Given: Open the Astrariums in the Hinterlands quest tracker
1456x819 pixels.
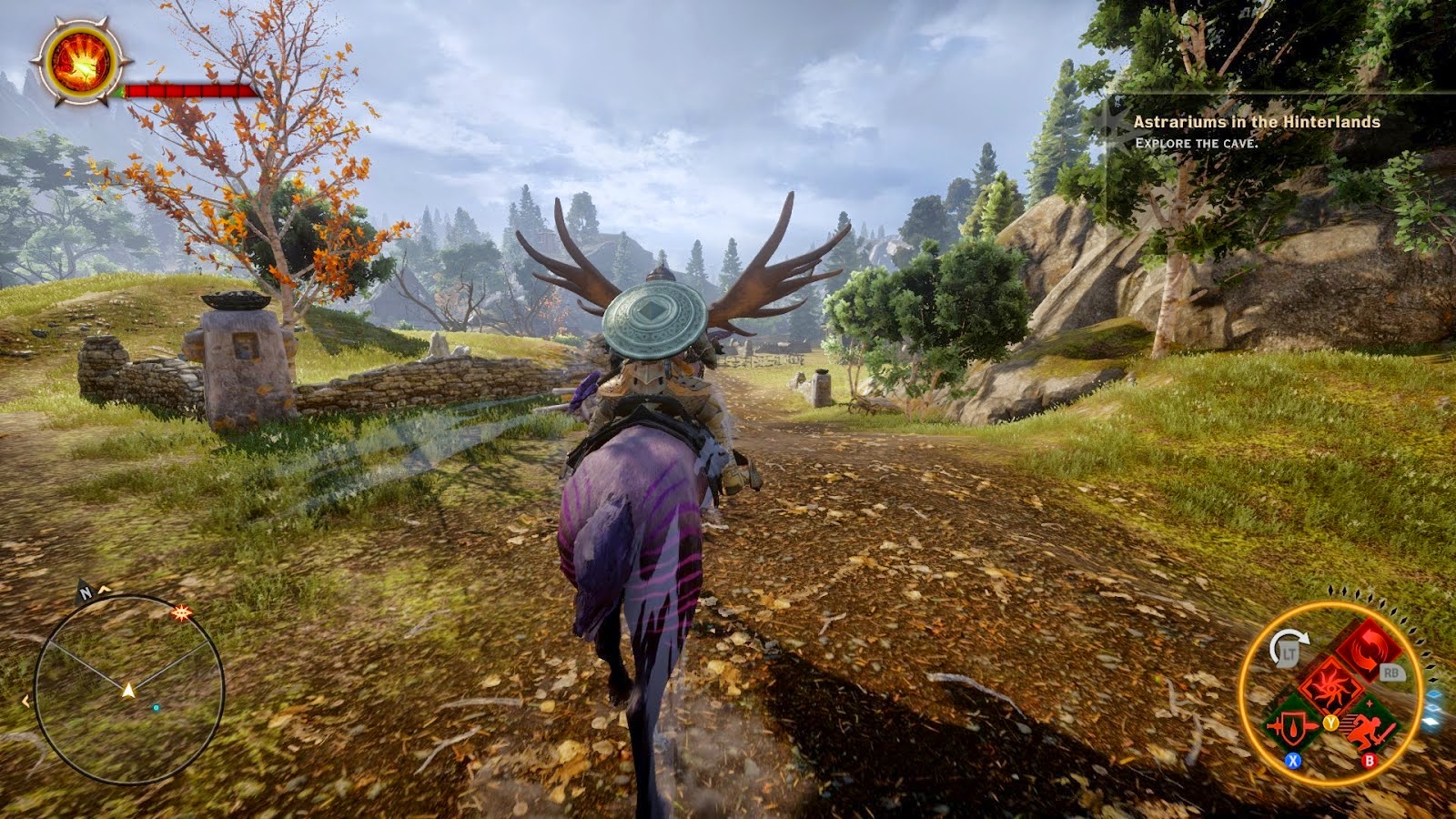Looking at the screenshot, I should click(x=1256, y=122).
